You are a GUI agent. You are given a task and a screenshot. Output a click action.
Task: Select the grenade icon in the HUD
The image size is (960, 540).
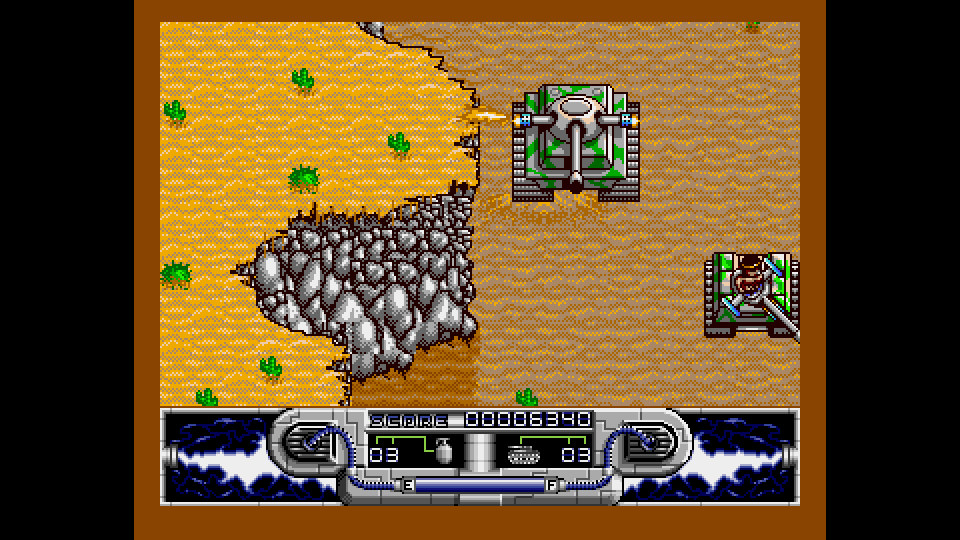pos(445,453)
